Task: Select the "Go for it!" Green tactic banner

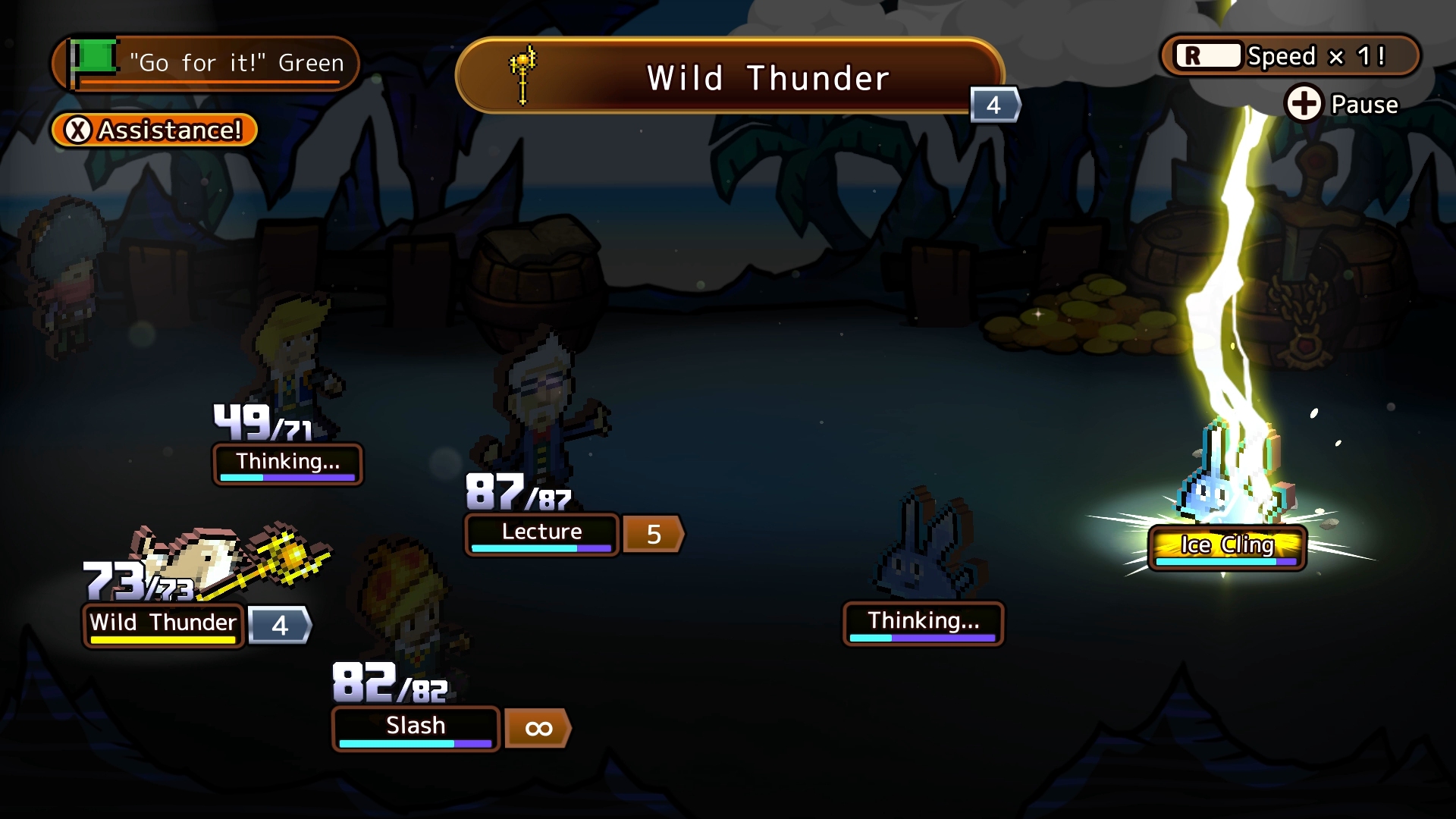Action: point(205,63)
